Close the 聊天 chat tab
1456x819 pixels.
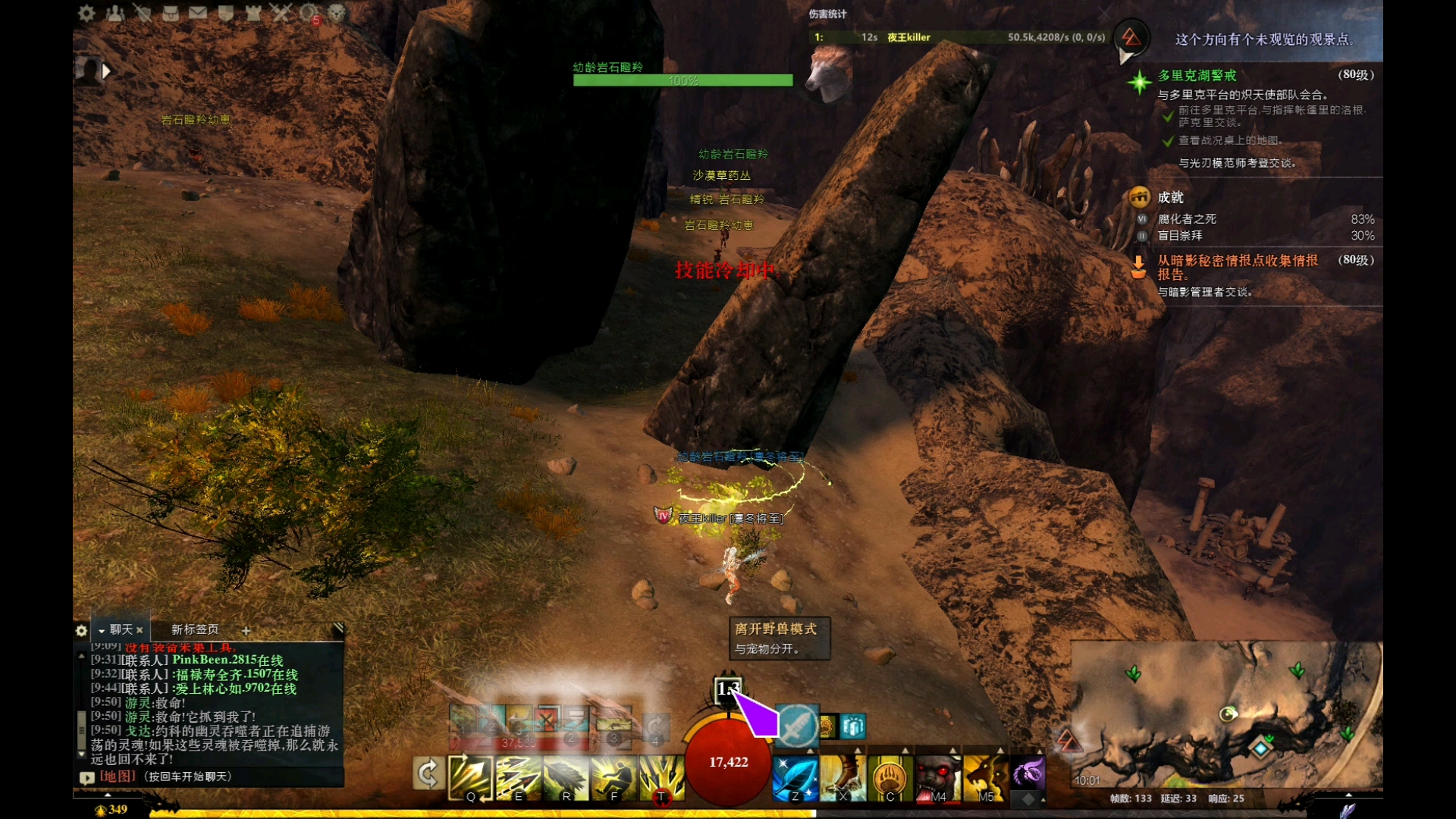pos(140,630)
